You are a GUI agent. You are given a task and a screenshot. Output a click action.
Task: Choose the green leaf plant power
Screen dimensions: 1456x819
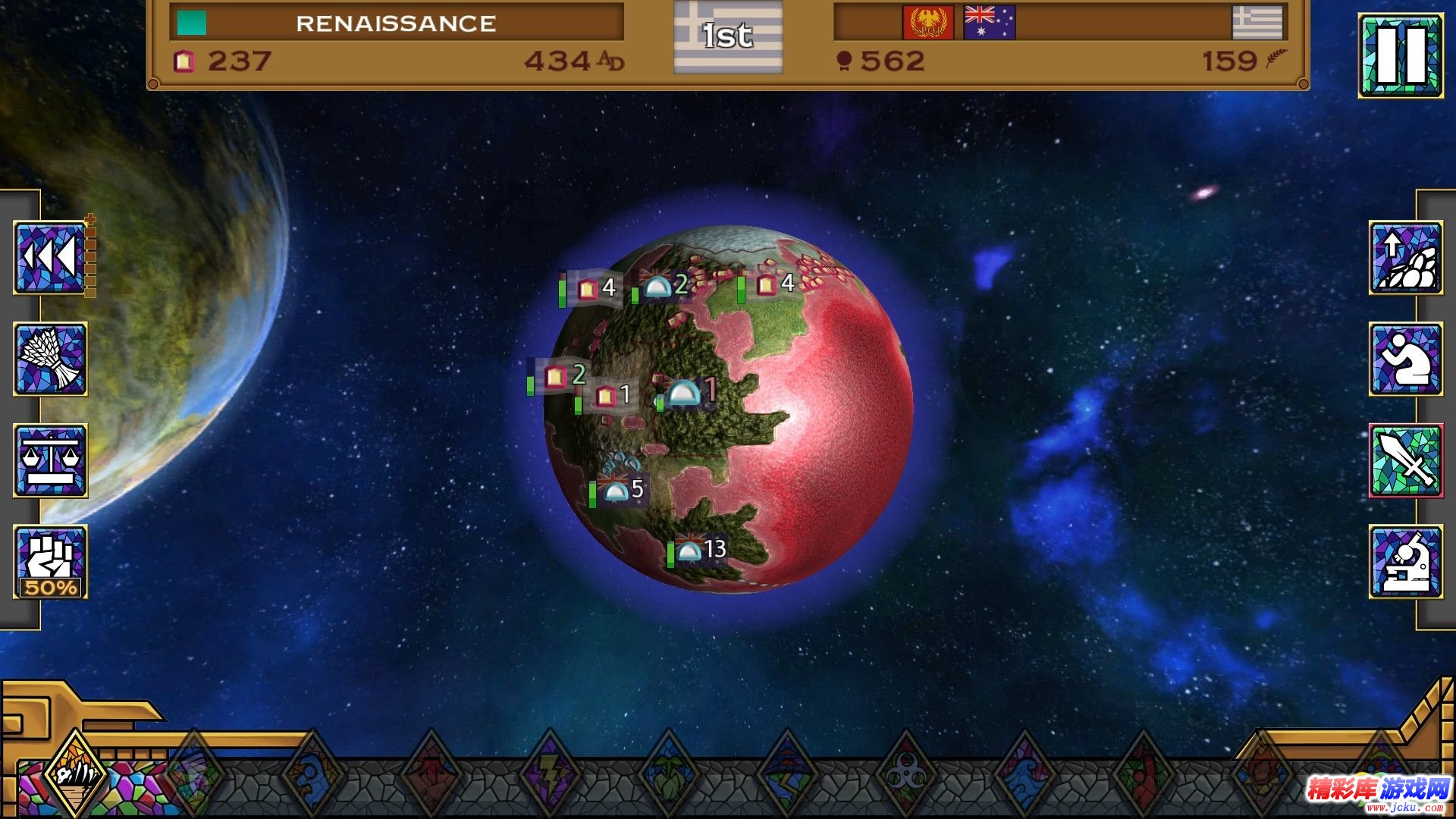[669, 775]
